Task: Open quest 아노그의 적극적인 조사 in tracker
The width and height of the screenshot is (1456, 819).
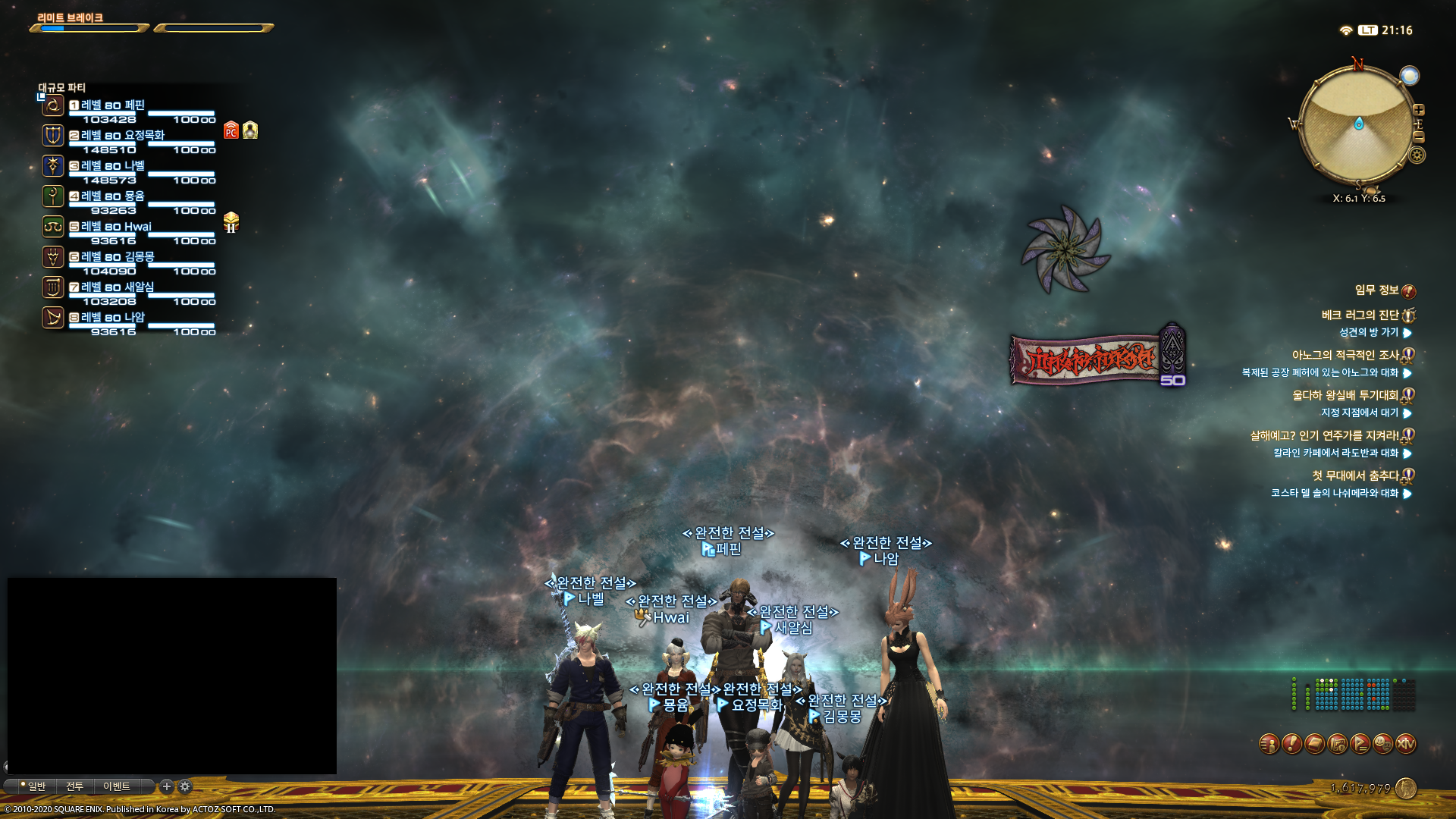Action: [x=1345, y=356]
